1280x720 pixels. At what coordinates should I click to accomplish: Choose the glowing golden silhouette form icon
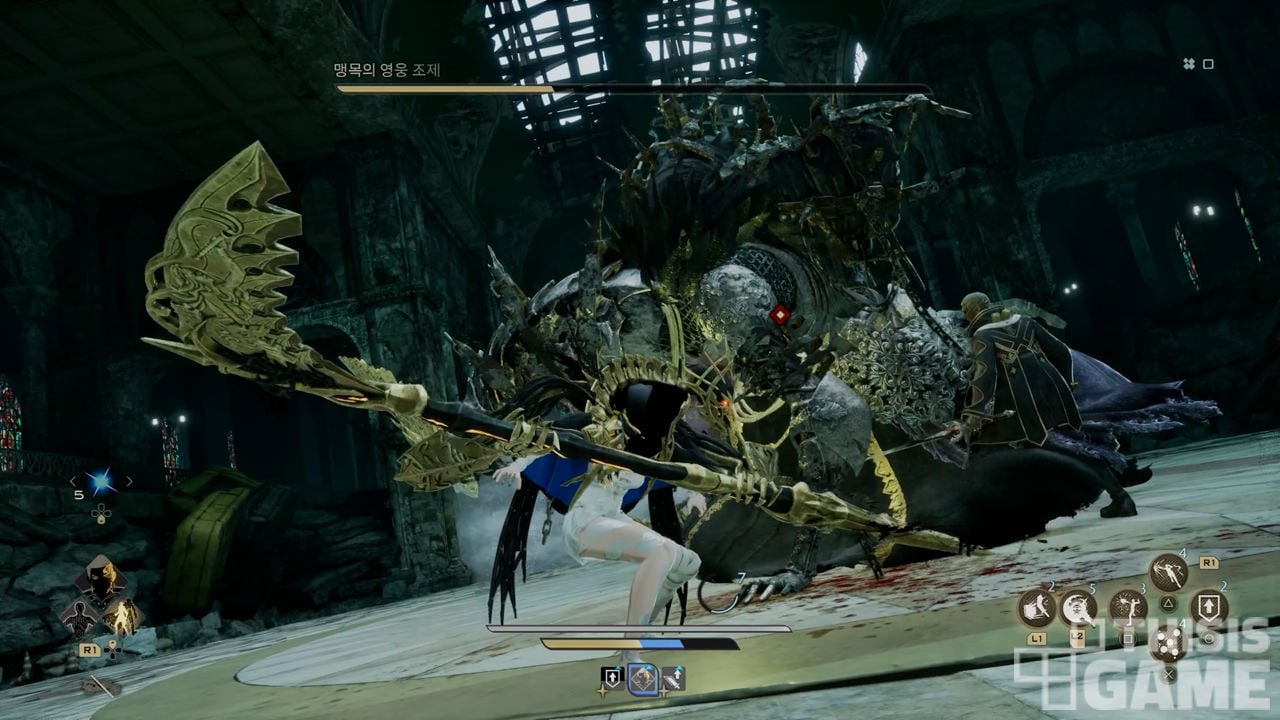coord(122,617)
